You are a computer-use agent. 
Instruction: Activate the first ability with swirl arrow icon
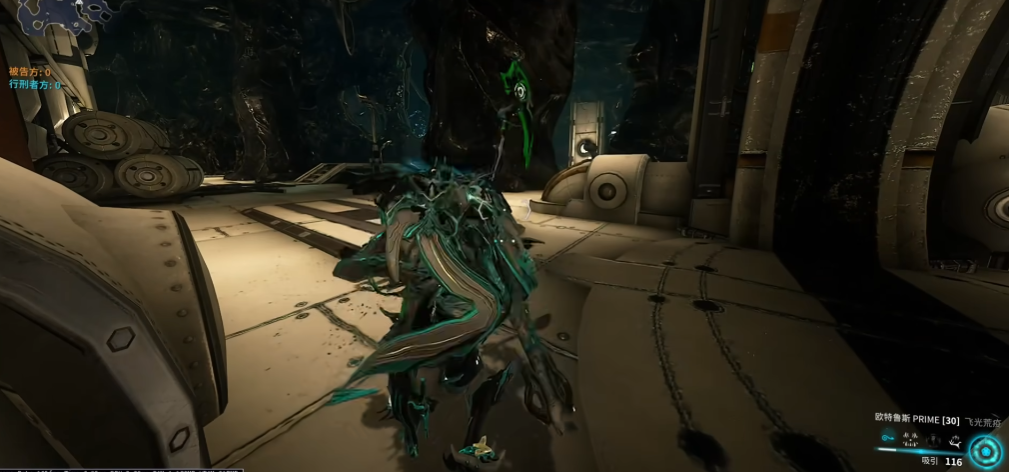tap(888, 438)
